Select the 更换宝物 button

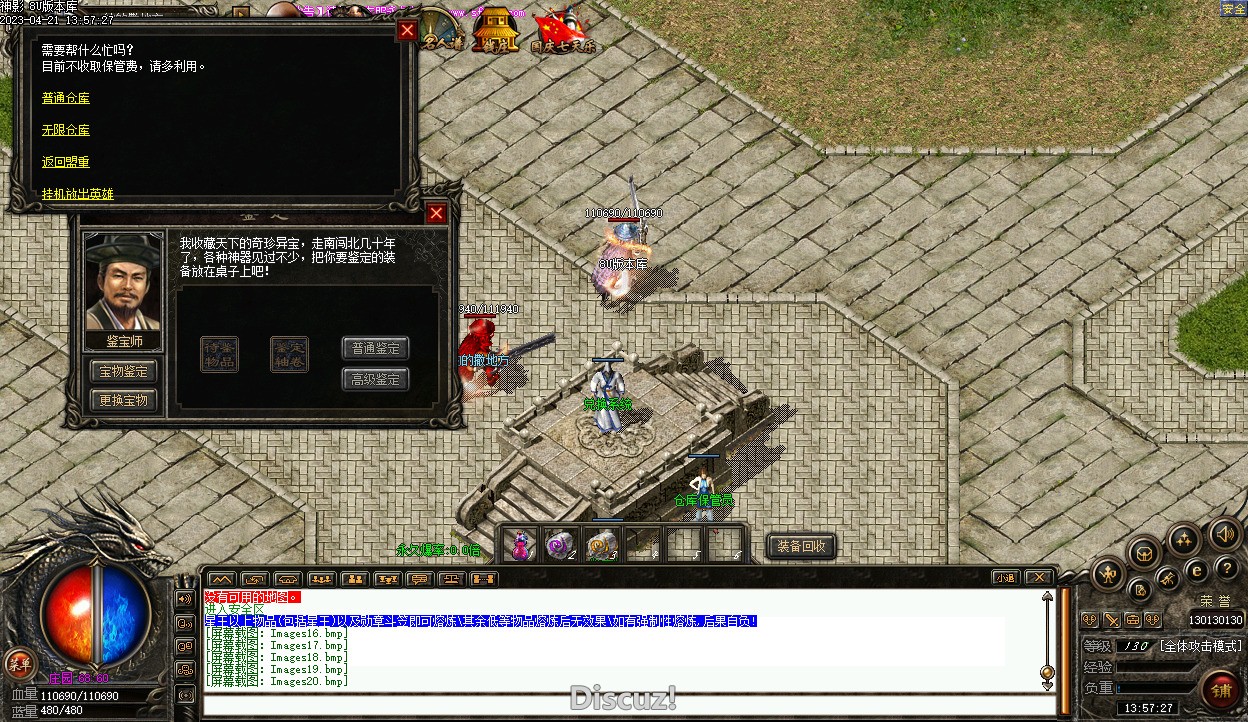(x=123, y=400)
